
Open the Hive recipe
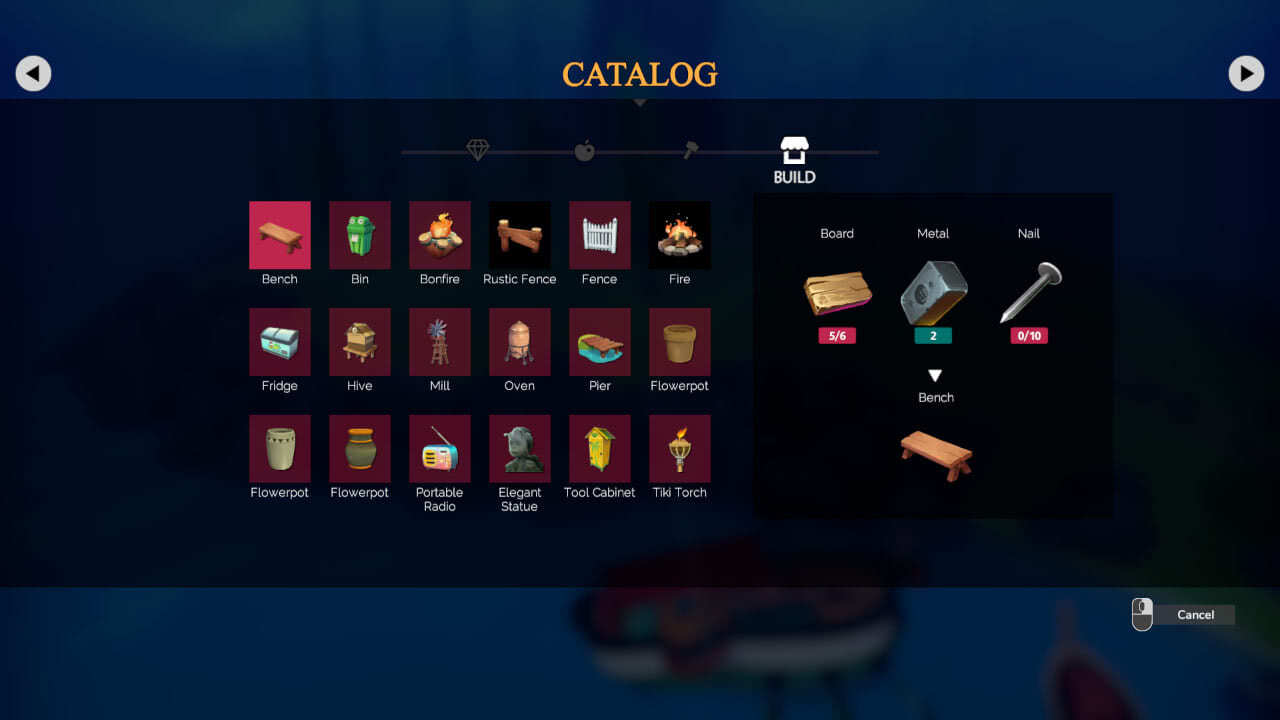click(360, 342)
